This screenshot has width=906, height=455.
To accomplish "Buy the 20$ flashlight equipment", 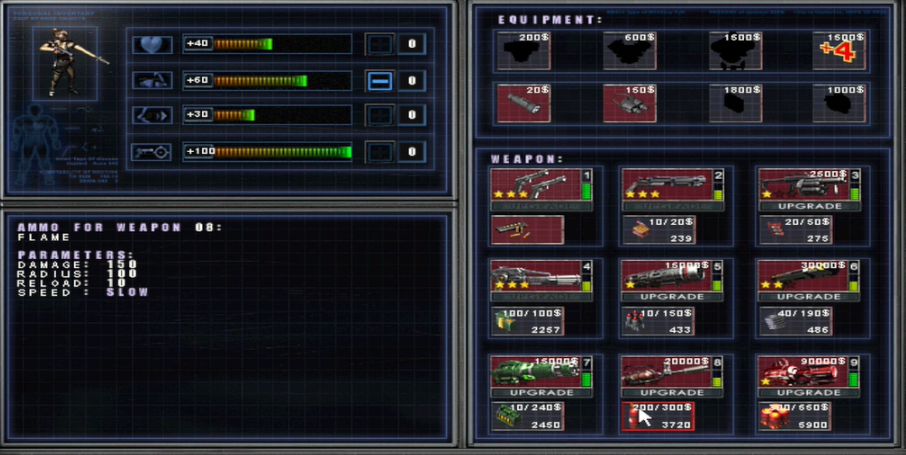I will [523, 103].
